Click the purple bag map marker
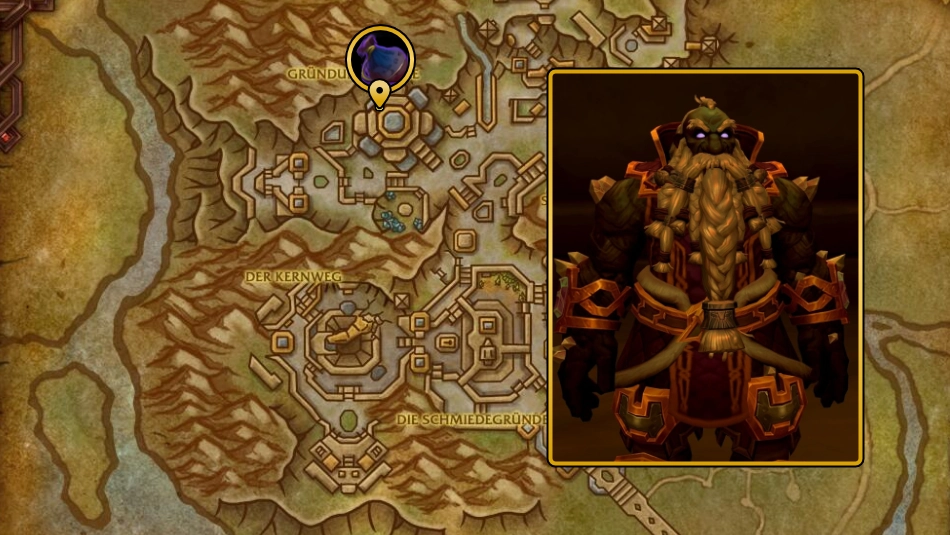The image size is (950, 535). [380, 58]
